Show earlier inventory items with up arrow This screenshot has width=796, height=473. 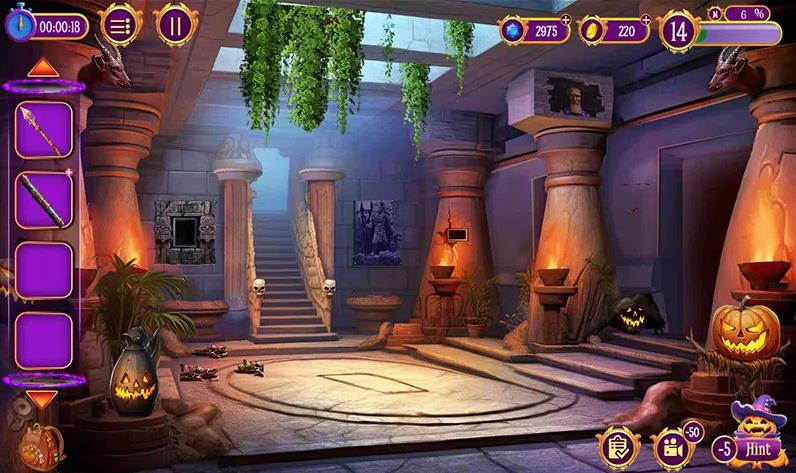[42, 68]
